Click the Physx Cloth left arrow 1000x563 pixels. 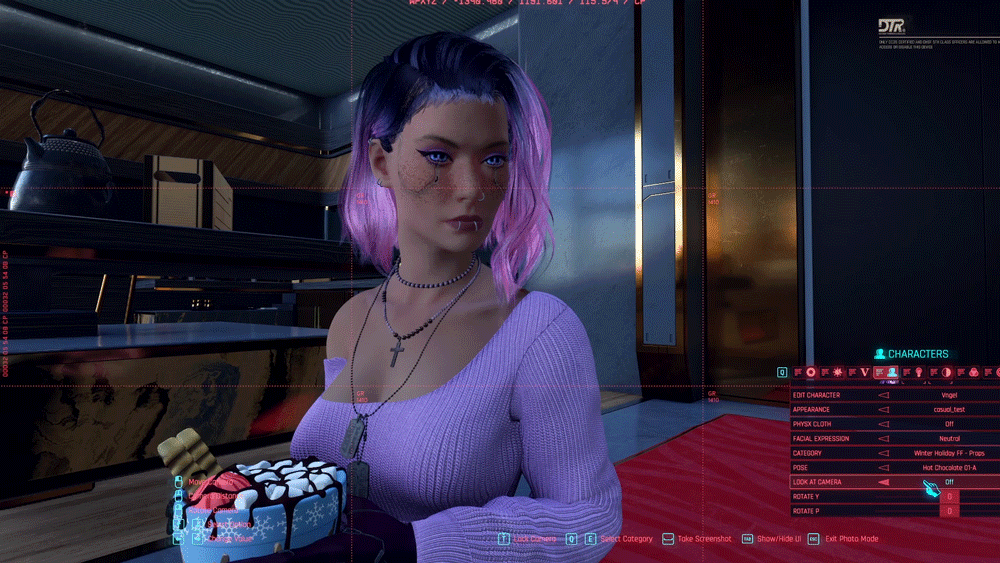coord(884,424)
